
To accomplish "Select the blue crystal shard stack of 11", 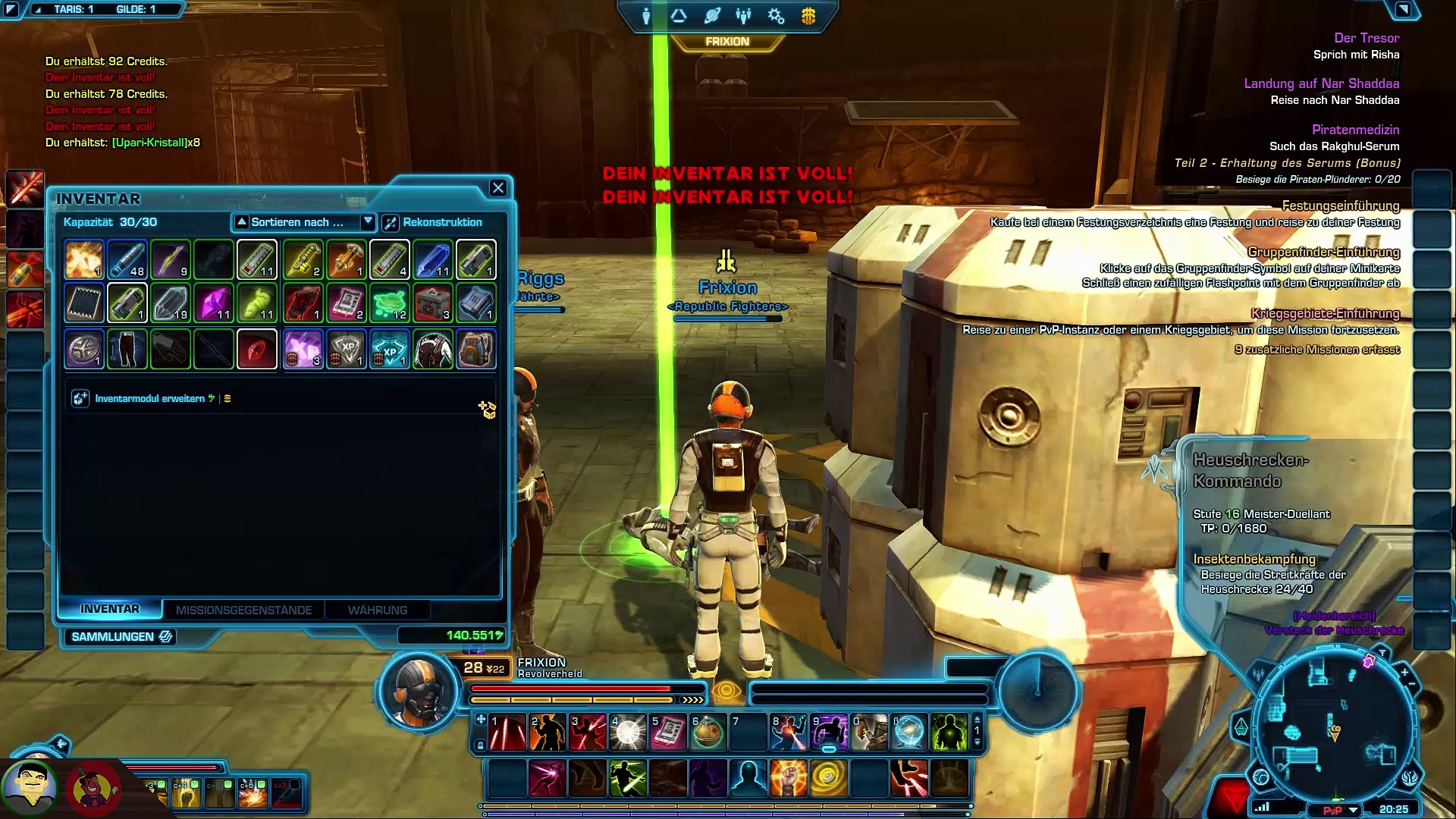I will click(433, 260).
